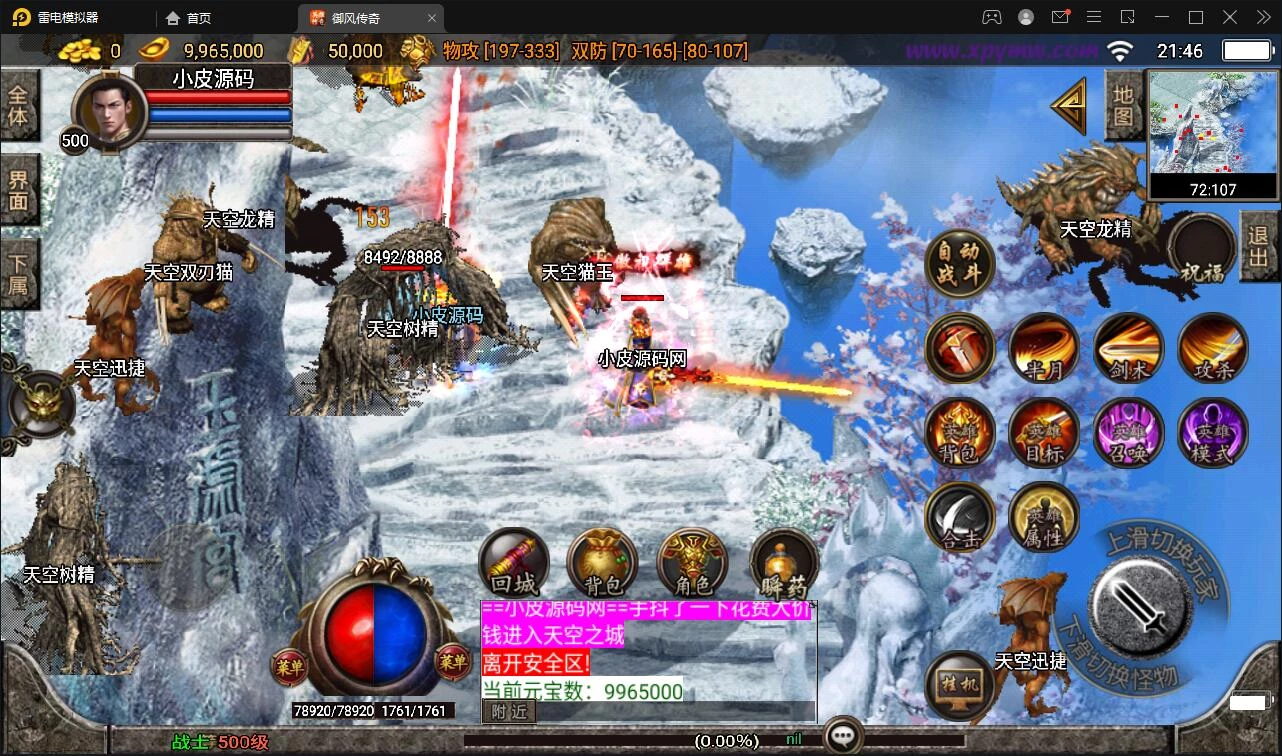
Task: Open the 角色 character sheet
Action: [691, 562]
